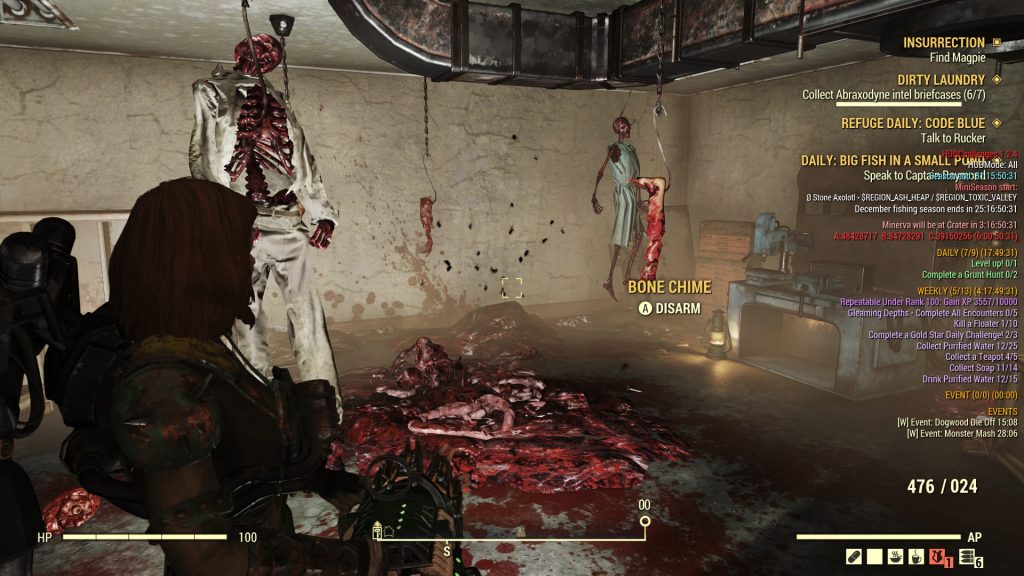Click the pill chem status icon
1024x576 pixels.
click(x=854, y=556)
